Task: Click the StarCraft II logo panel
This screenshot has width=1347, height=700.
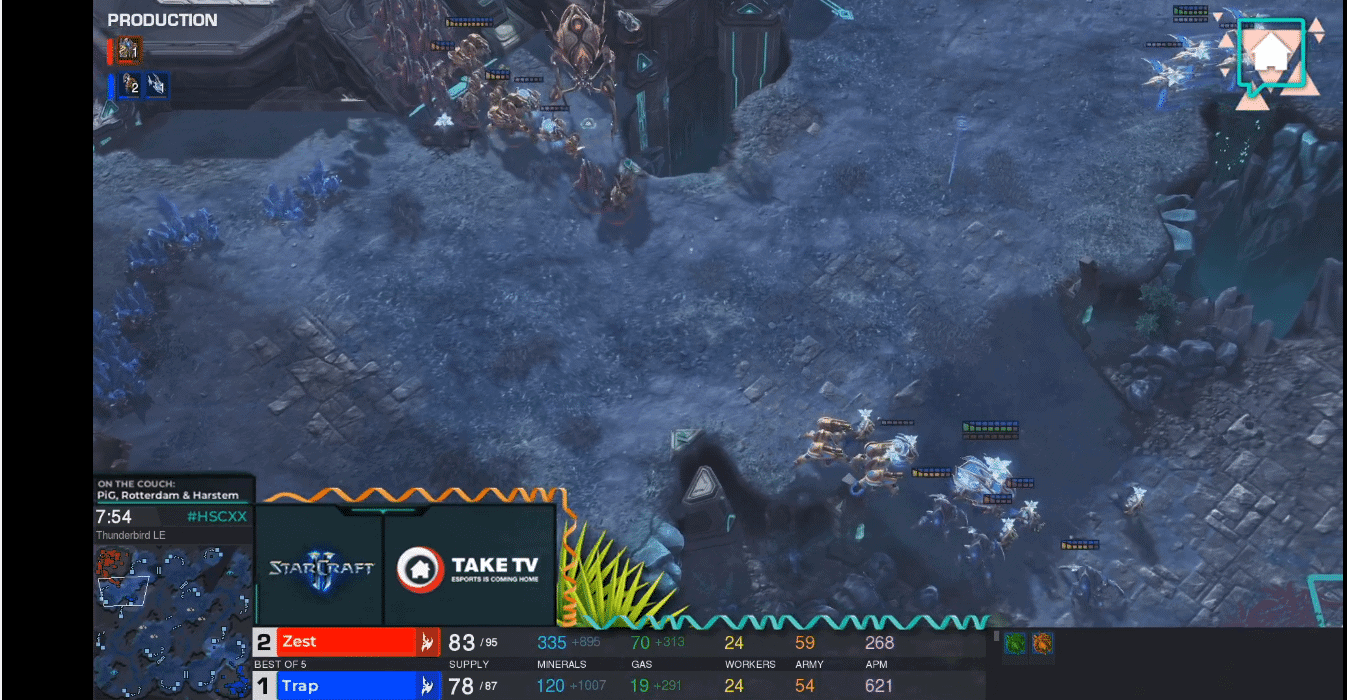Action: click(x=320, y=568)
